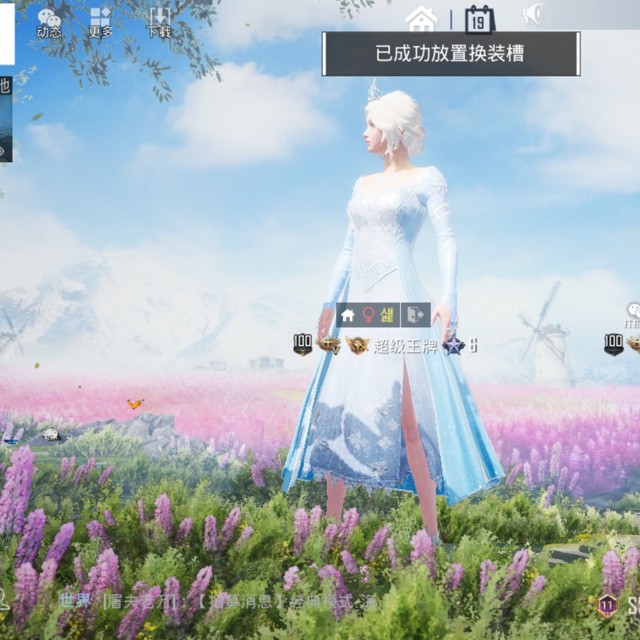The image size is (640, 640).
Task: Tap the 下载 download icon
Action: click(159, 22)
